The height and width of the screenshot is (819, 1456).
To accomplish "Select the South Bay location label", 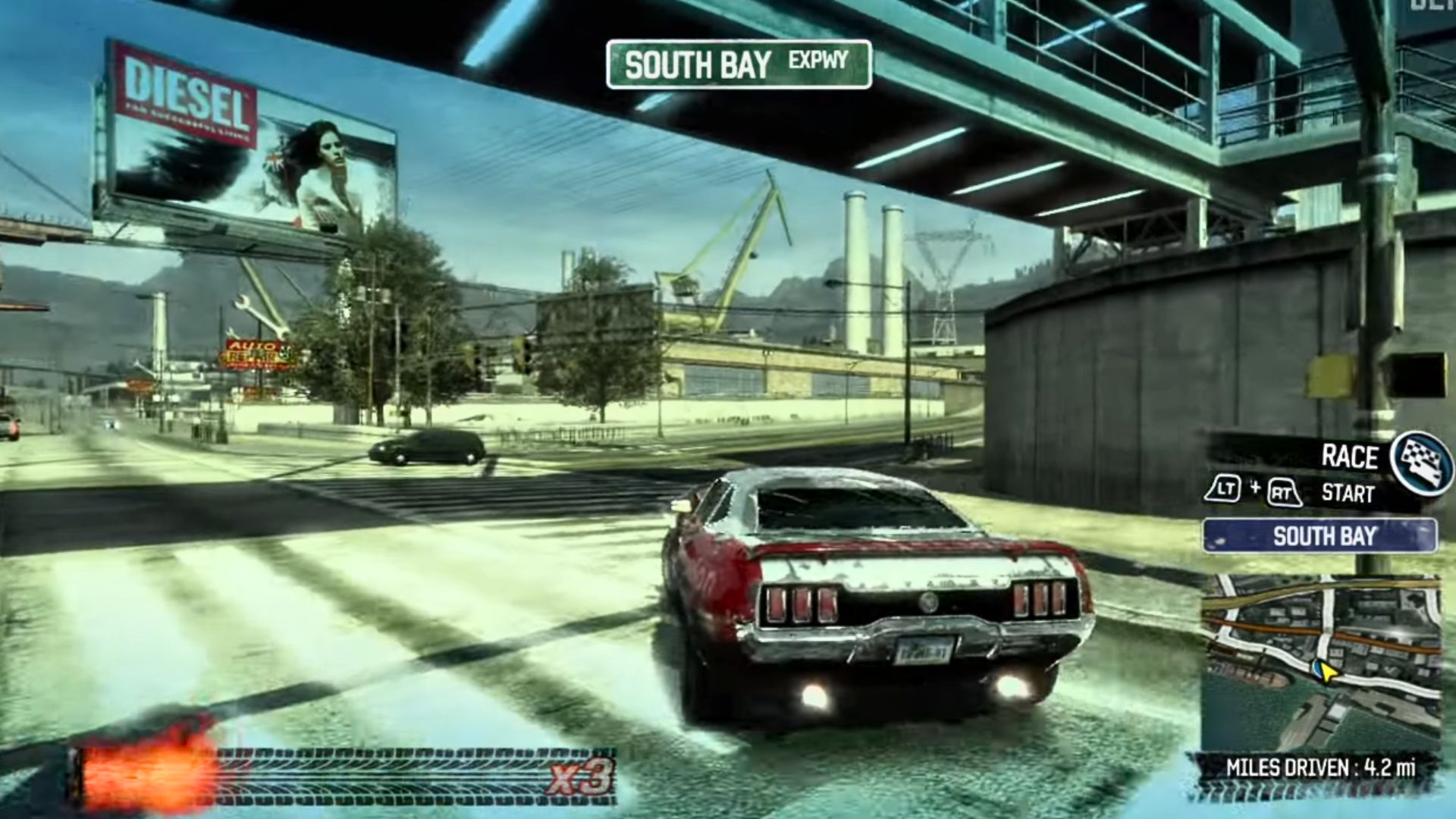I will [x=1319, y=536].
